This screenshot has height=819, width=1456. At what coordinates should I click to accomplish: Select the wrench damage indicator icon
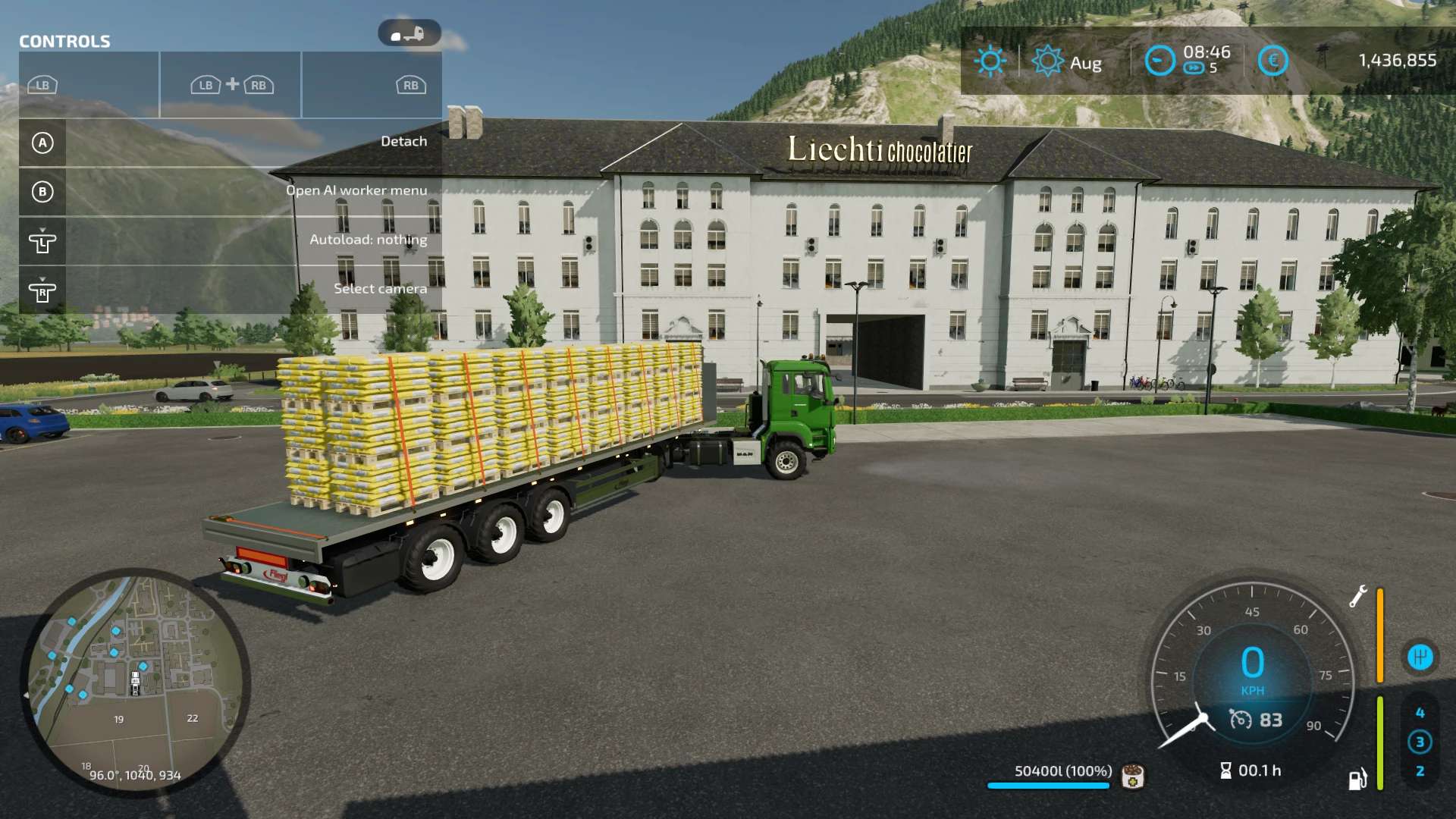(x=1357, y=596)
